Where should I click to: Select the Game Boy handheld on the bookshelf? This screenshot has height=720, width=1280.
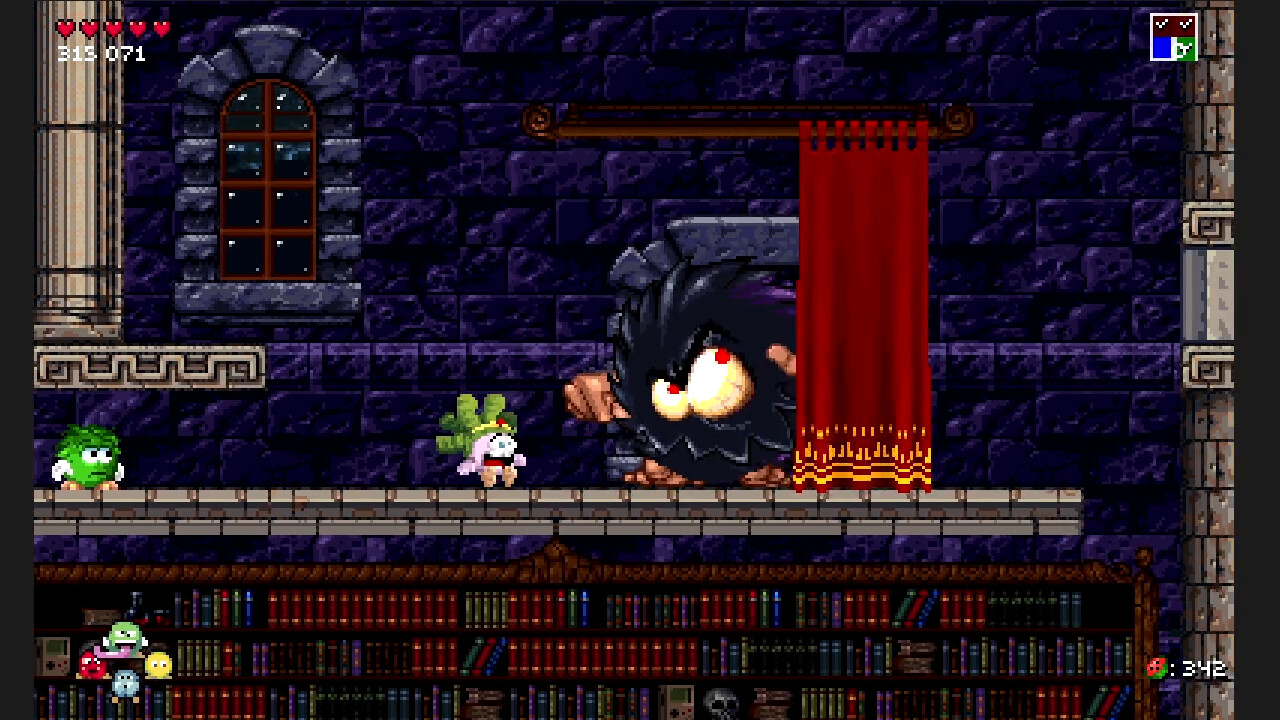[50, 657]
